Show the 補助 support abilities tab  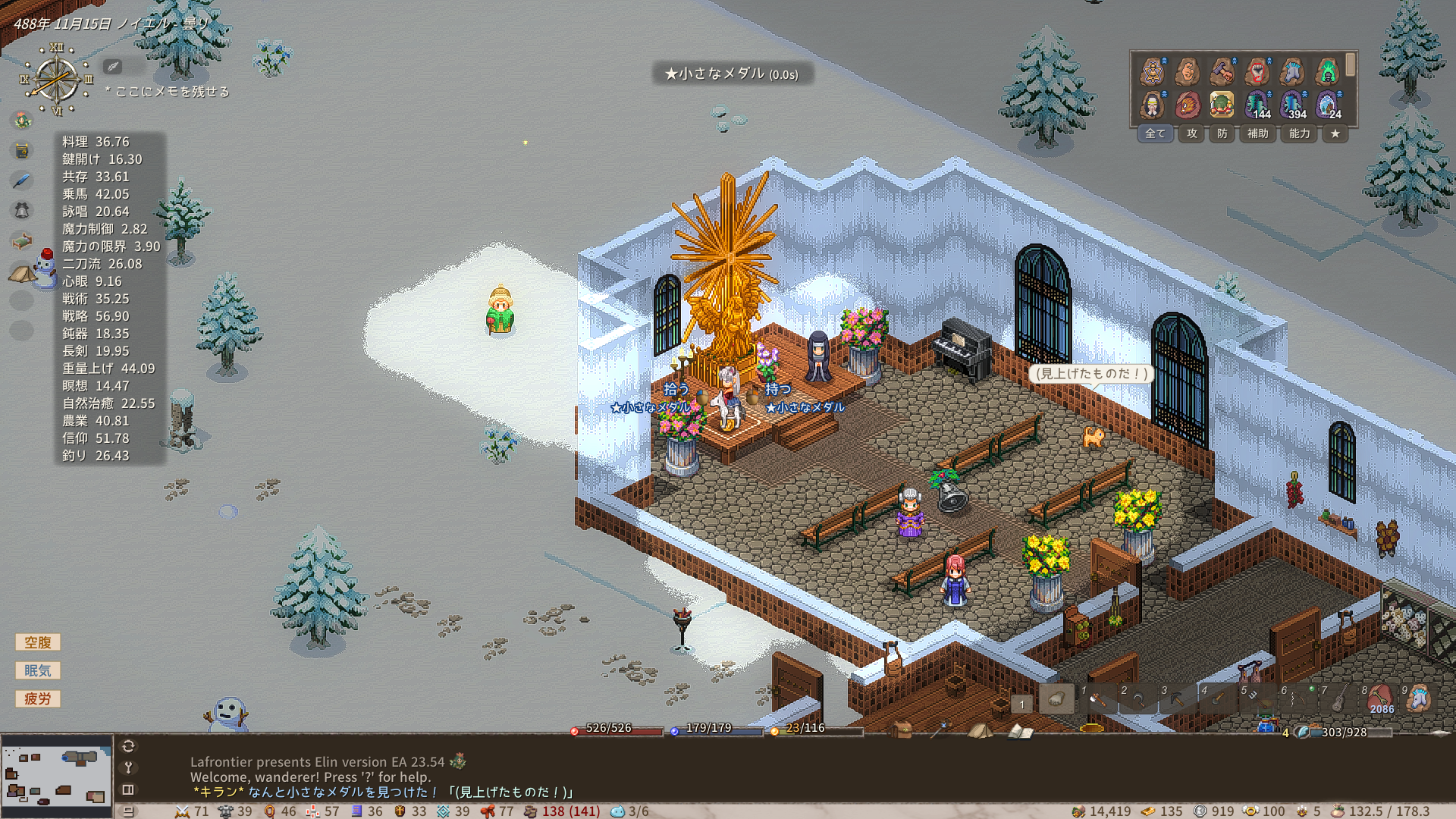tap(1258, 133)
